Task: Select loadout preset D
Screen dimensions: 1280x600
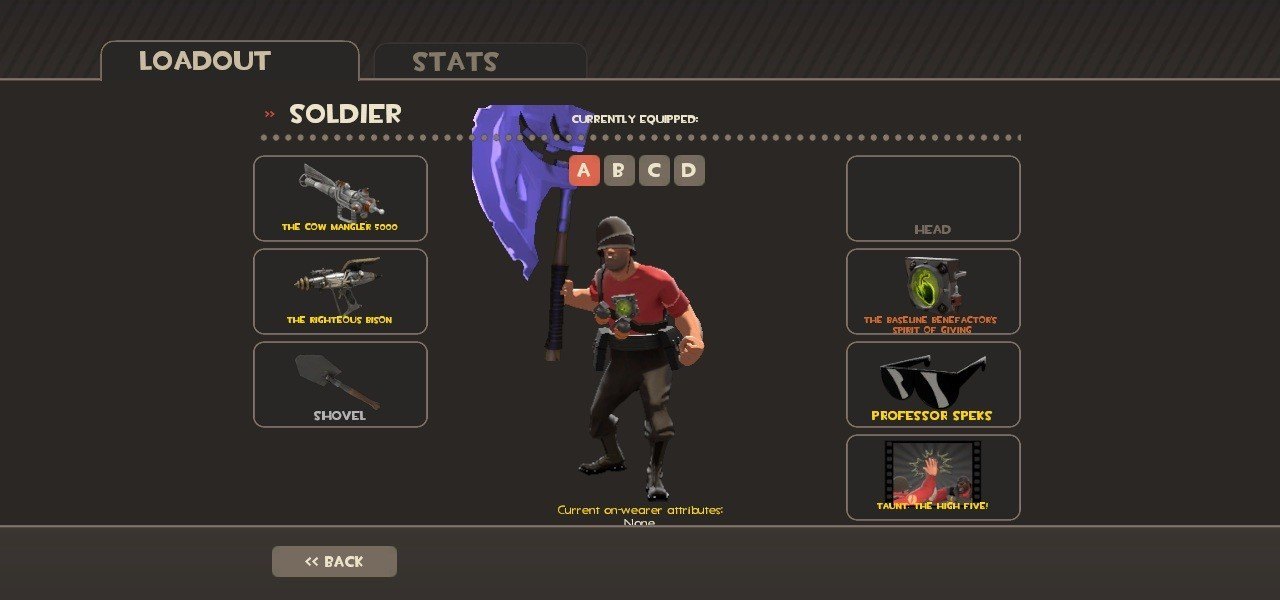Action: coord(689,171)
